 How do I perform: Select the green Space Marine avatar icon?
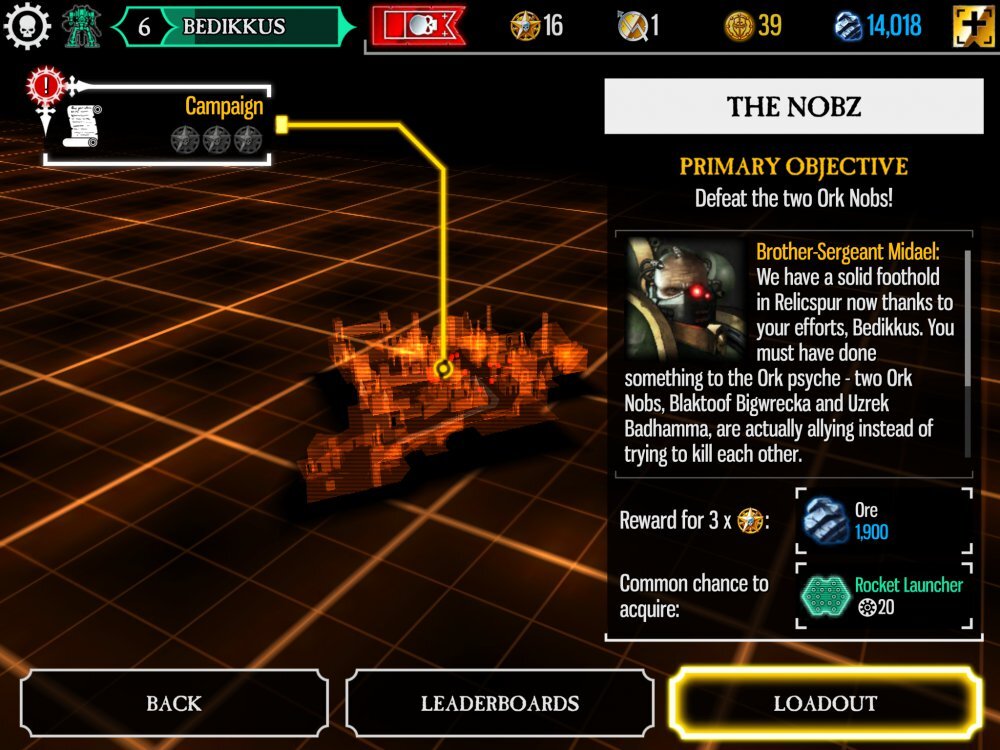tap(80, 26)
